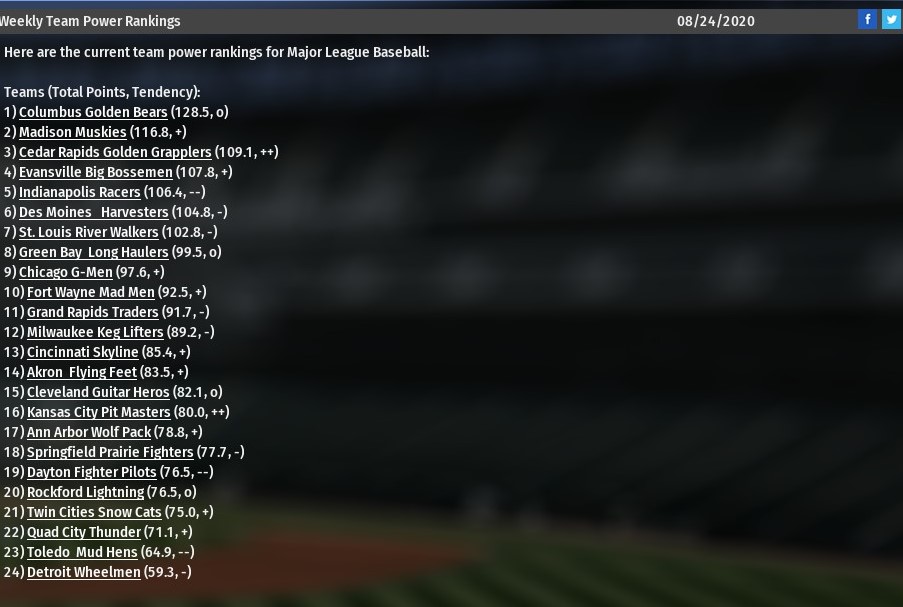Click the Kansas City Pit Masters link

tap(98, 412)
